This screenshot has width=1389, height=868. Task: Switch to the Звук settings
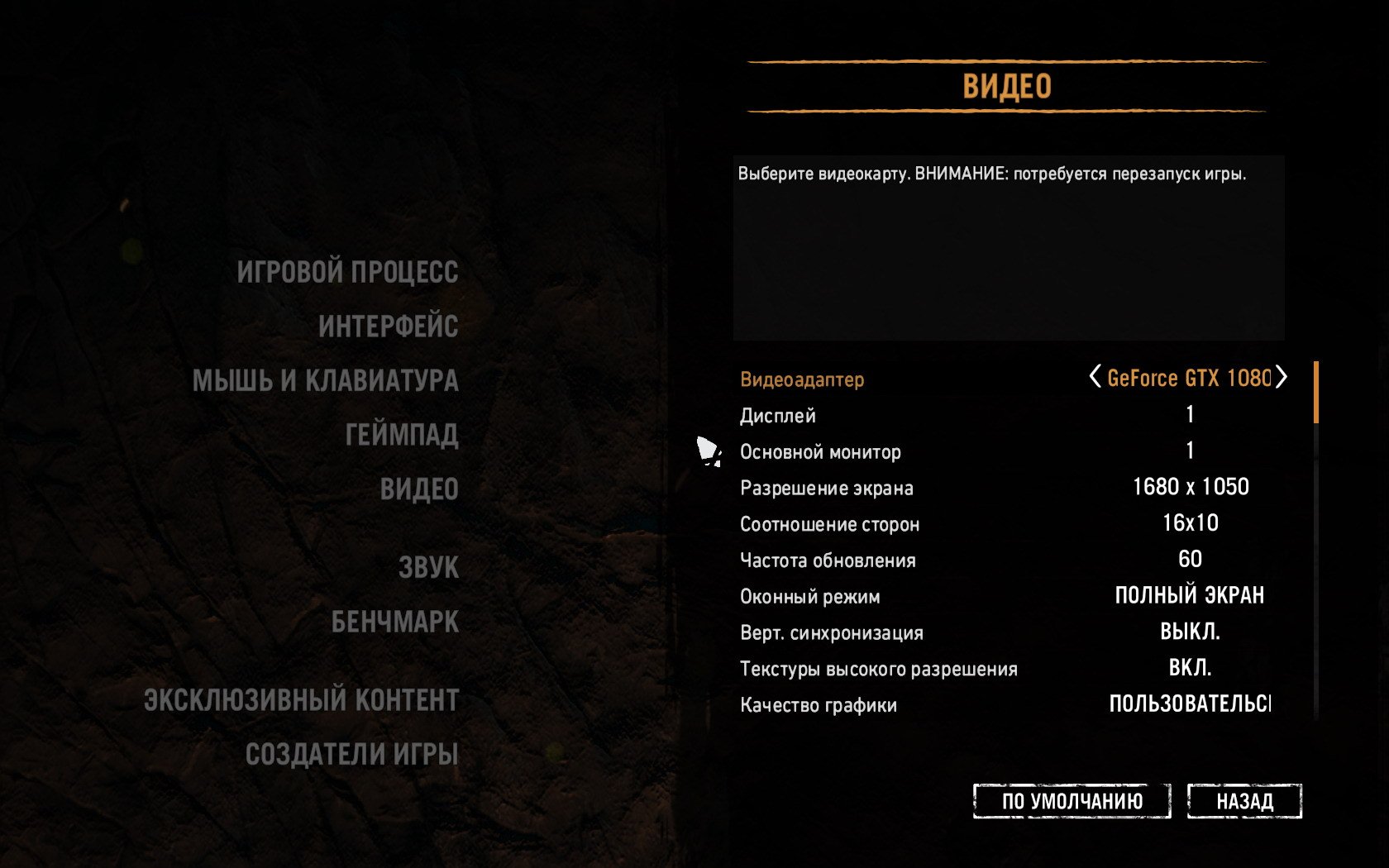pos(428,568)
